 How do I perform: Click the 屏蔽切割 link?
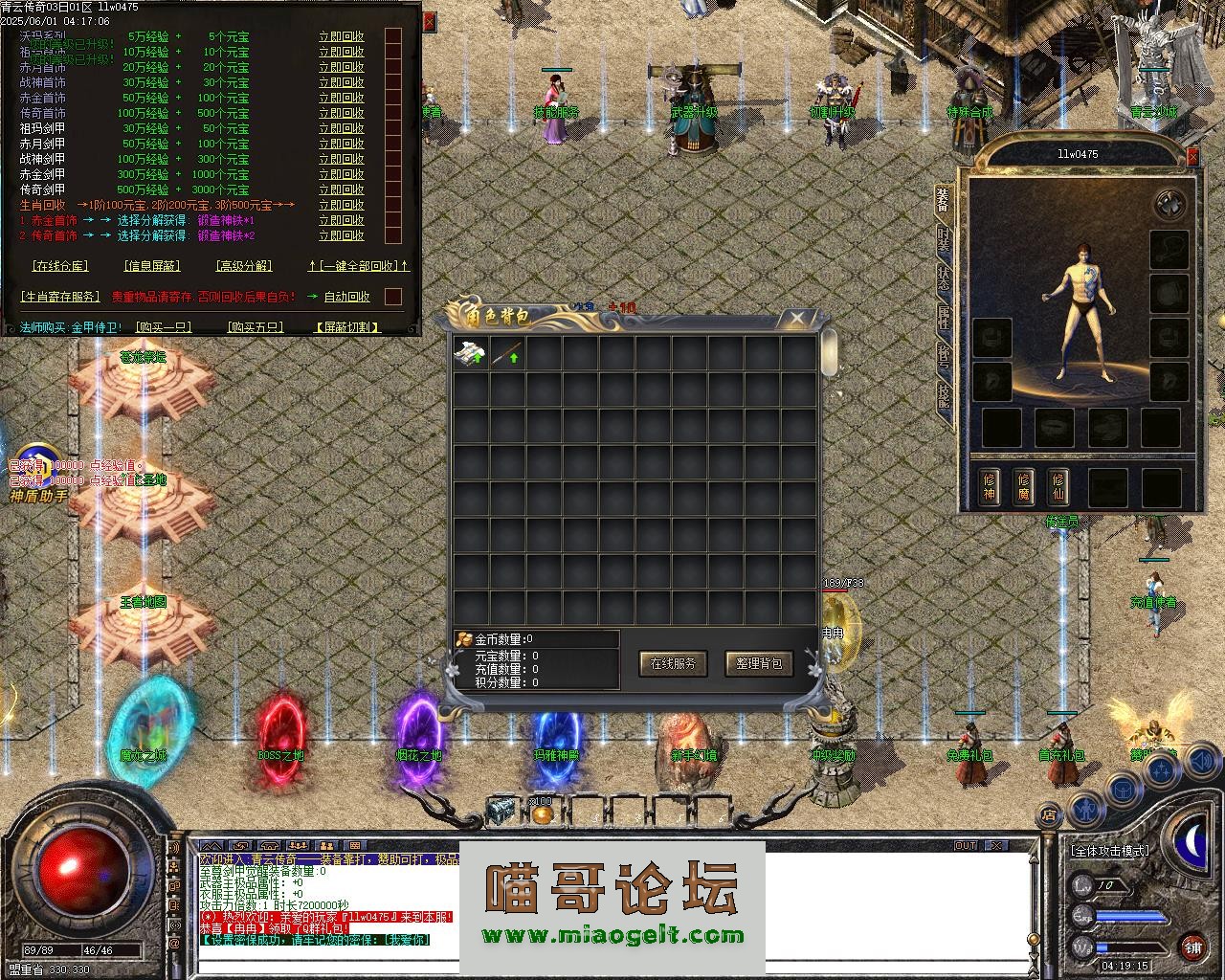pos(347,327)
